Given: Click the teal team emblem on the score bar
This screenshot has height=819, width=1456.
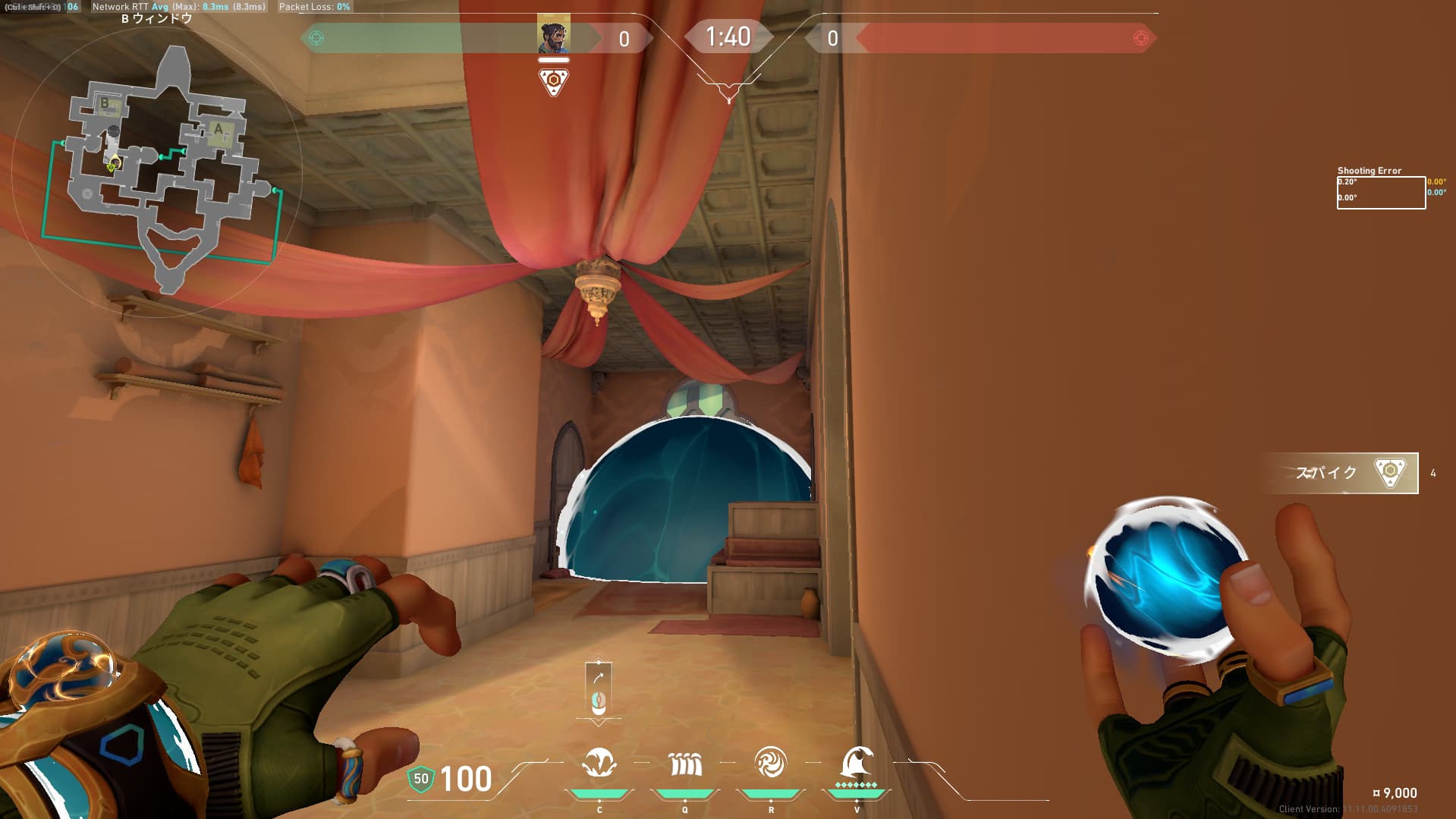Looking at the screenshot, I should click(x=316, y=38).
